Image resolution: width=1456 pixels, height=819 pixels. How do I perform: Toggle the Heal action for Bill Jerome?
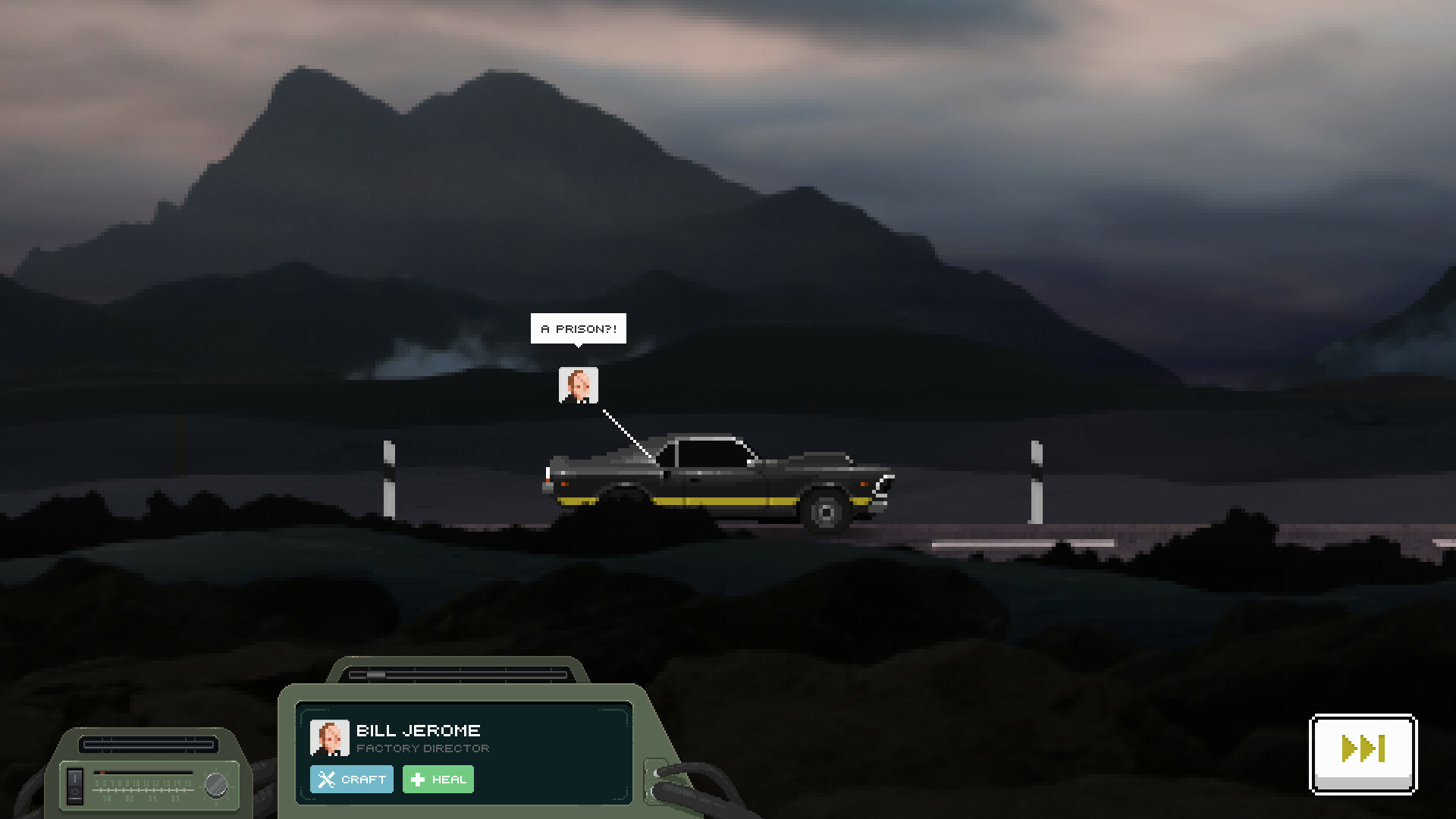tap(438, 779)
